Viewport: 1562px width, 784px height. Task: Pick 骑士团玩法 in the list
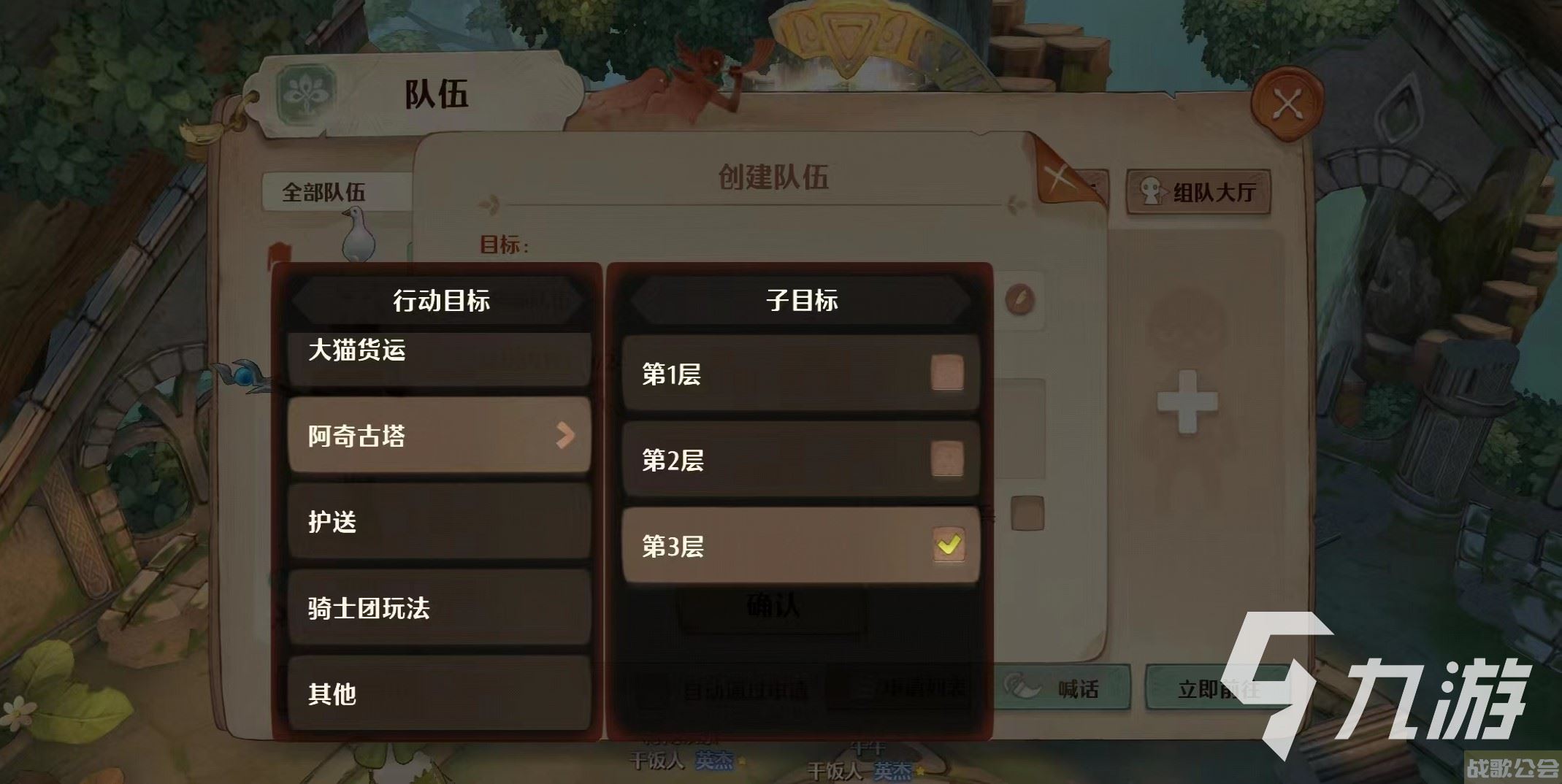coord(438,608)
